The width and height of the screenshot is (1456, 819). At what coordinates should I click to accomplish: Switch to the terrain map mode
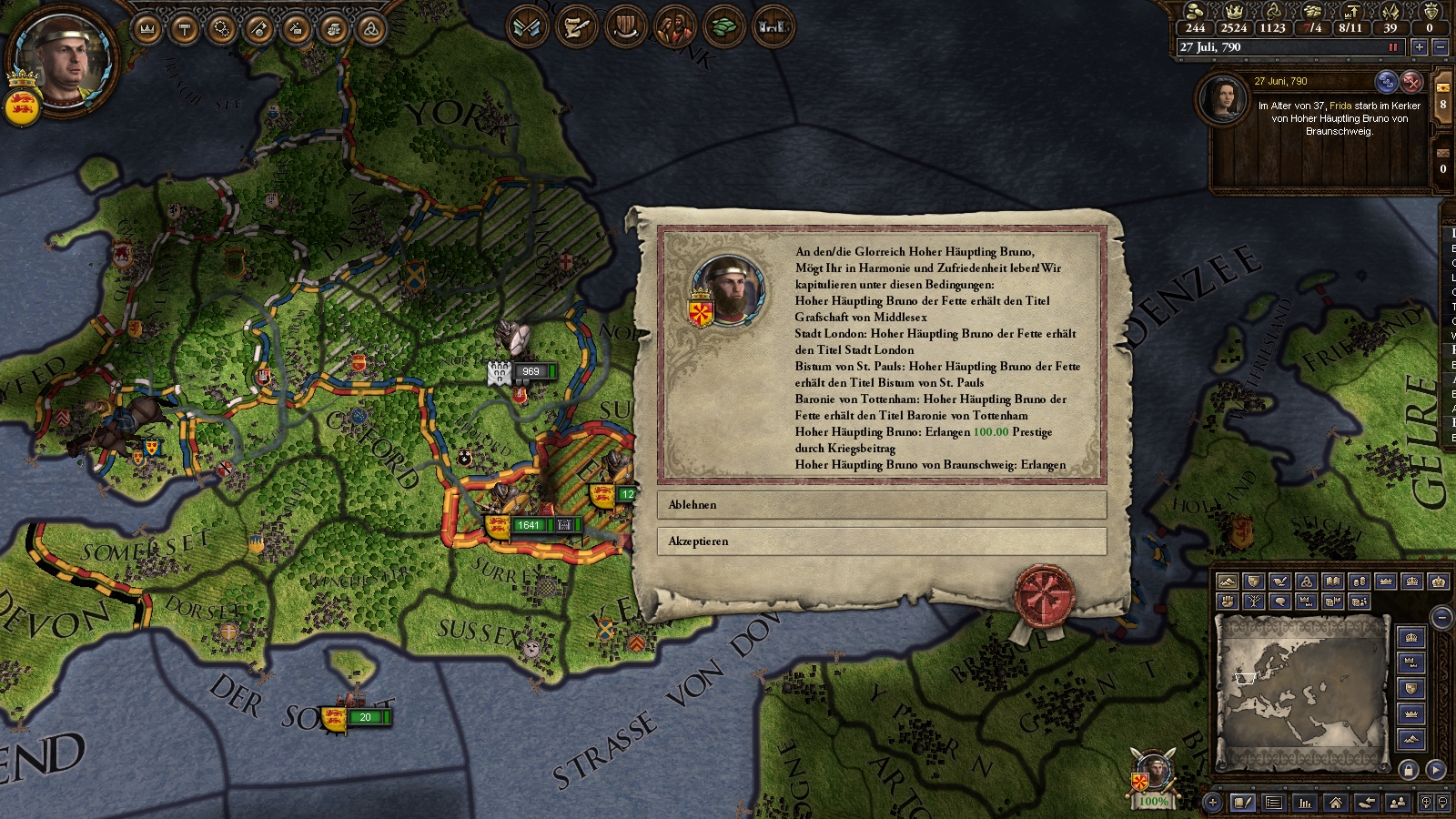(x=1227, y=581)
